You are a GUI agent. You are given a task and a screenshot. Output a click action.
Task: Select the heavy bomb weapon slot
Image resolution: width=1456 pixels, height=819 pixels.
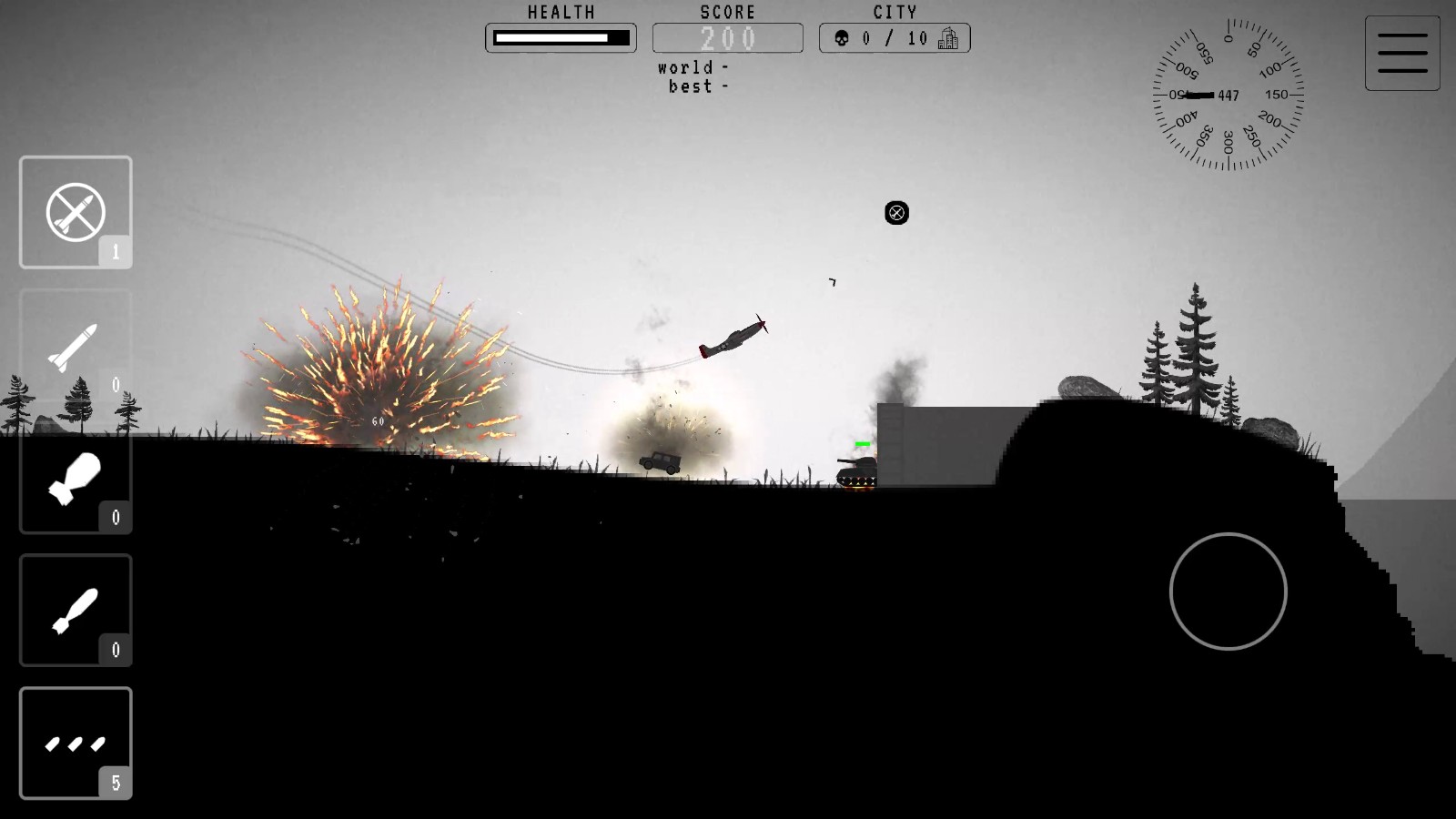pos(76,478)
